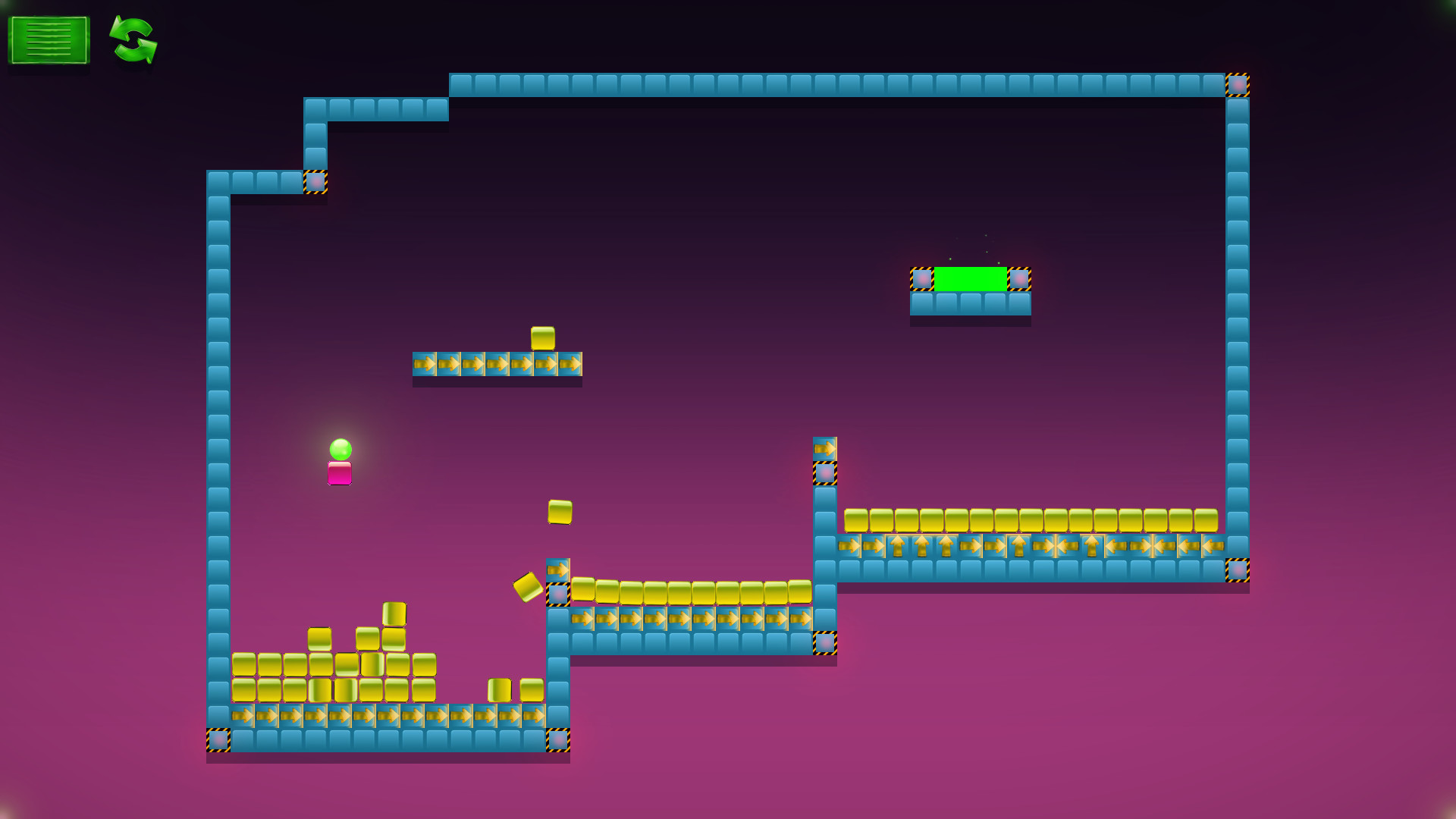1456x819 pixels.
Task: Click the lone yellow block above the conveyor platform
Action: pyautogui.click(x=544, y=336)
